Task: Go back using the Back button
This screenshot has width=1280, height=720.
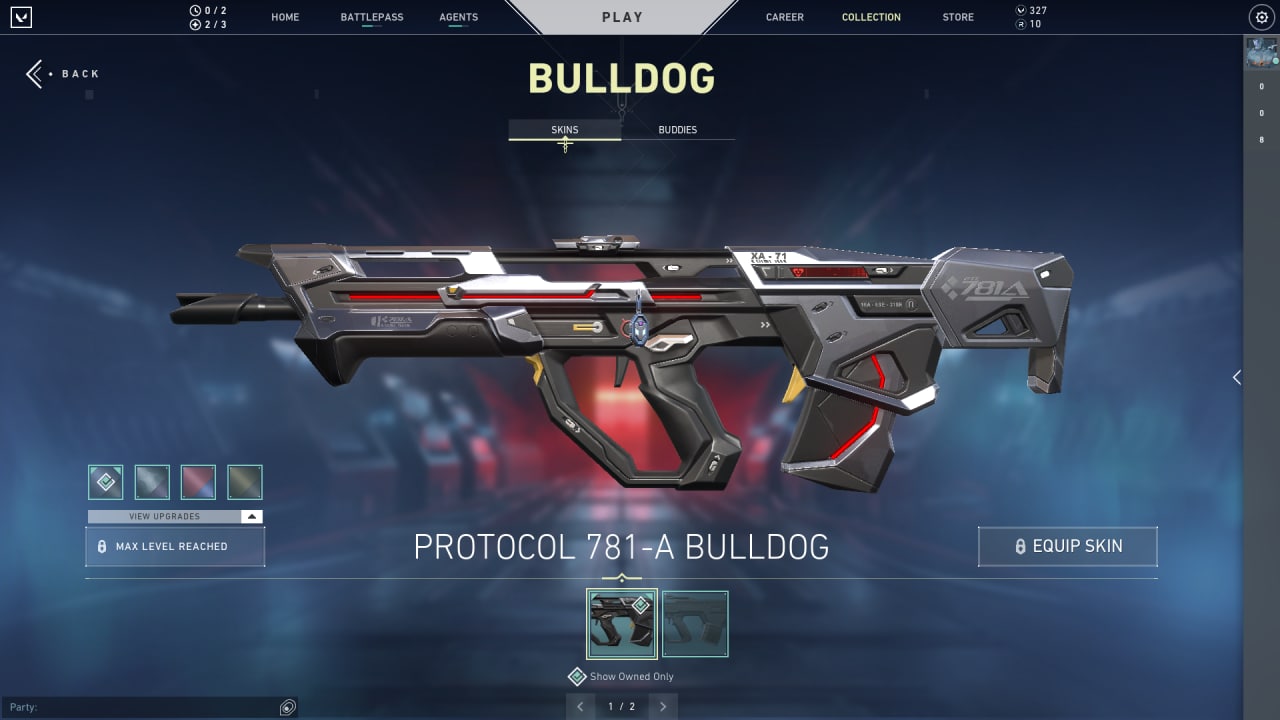Action: [x=62, y=73]
